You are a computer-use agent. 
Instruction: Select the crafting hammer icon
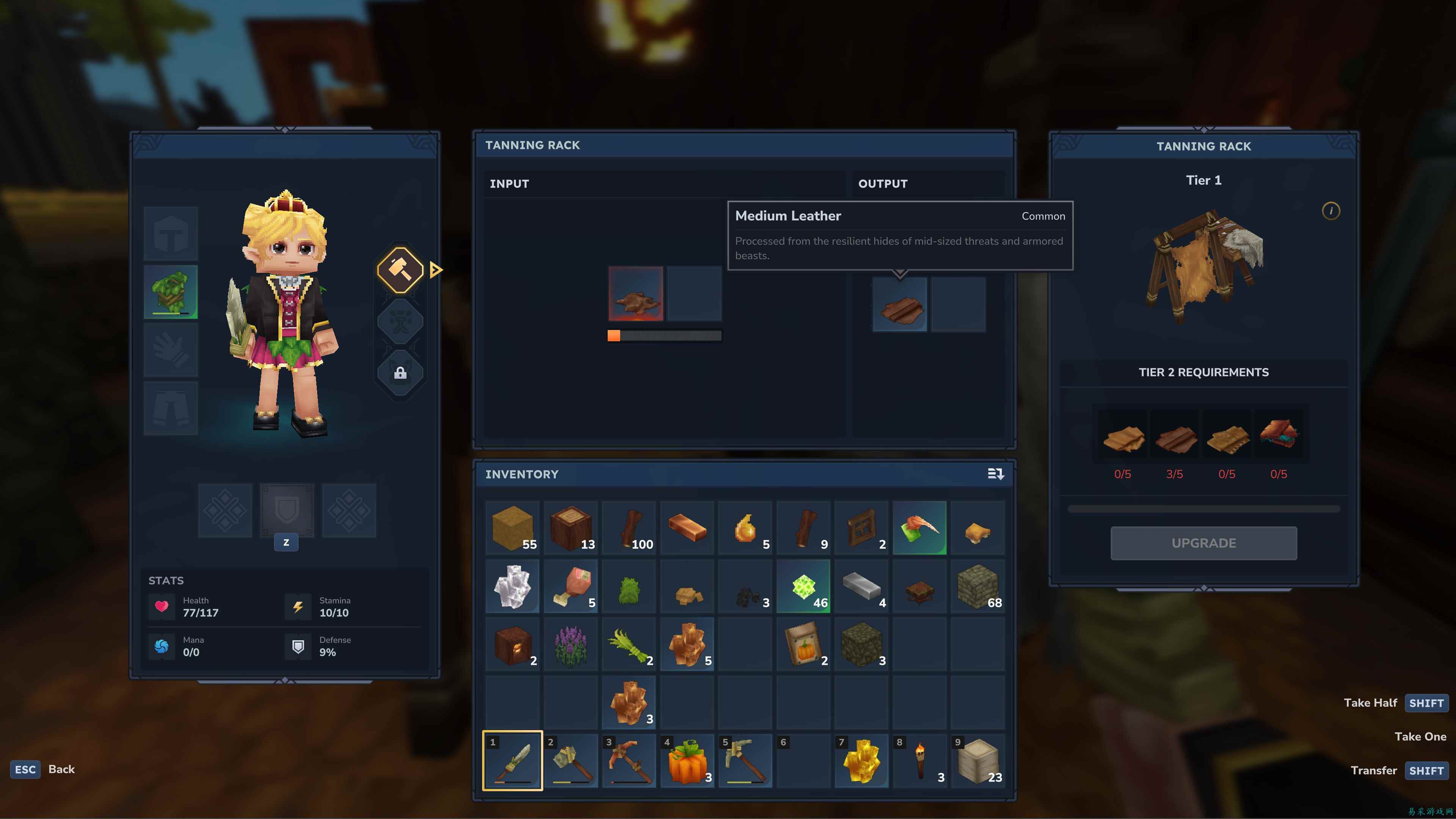[x=400, y=270]
